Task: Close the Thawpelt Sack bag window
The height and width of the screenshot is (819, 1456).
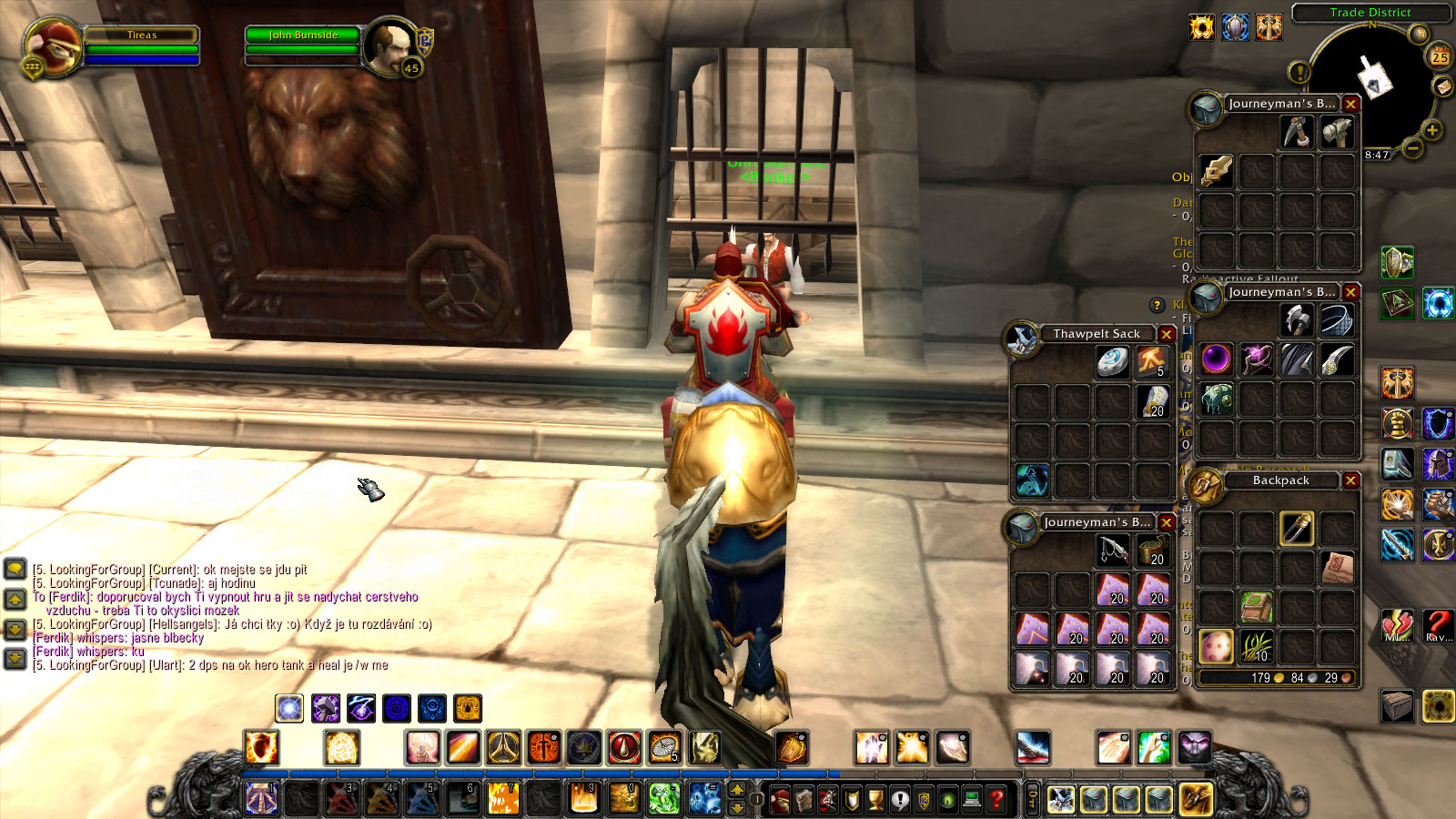Action: [1166, 334]
